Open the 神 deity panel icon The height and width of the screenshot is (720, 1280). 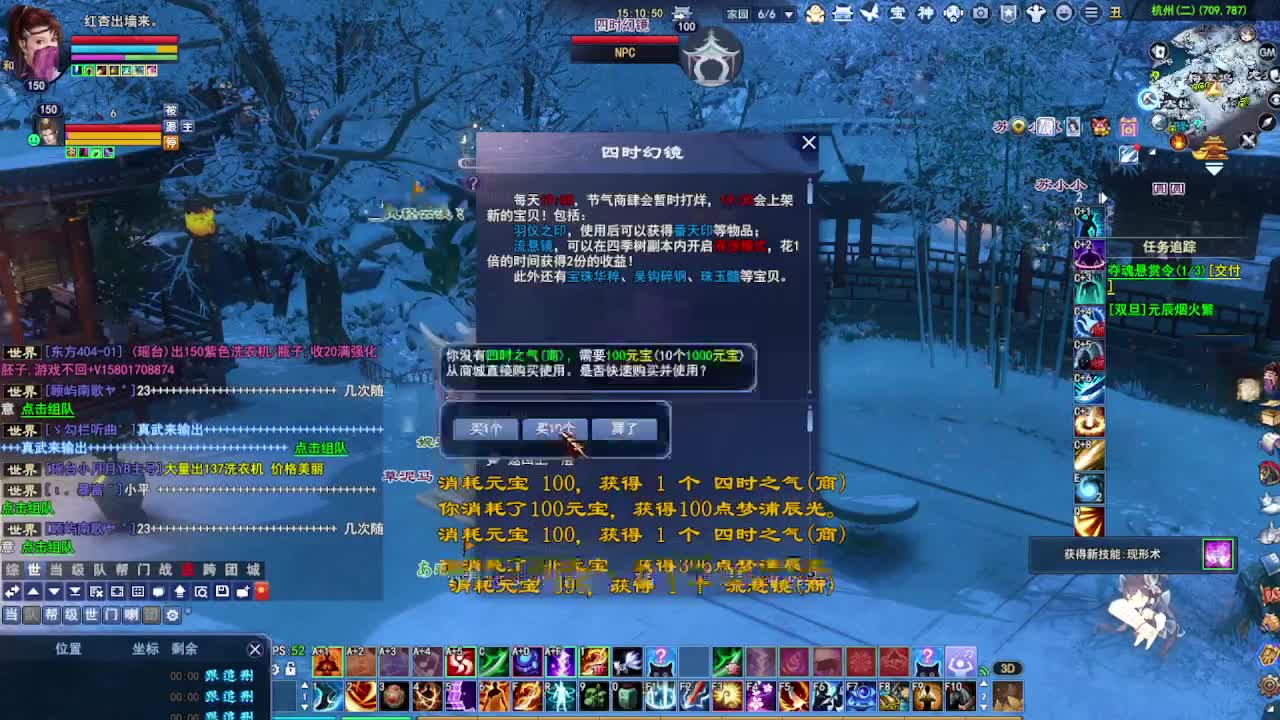pos(928,13)
